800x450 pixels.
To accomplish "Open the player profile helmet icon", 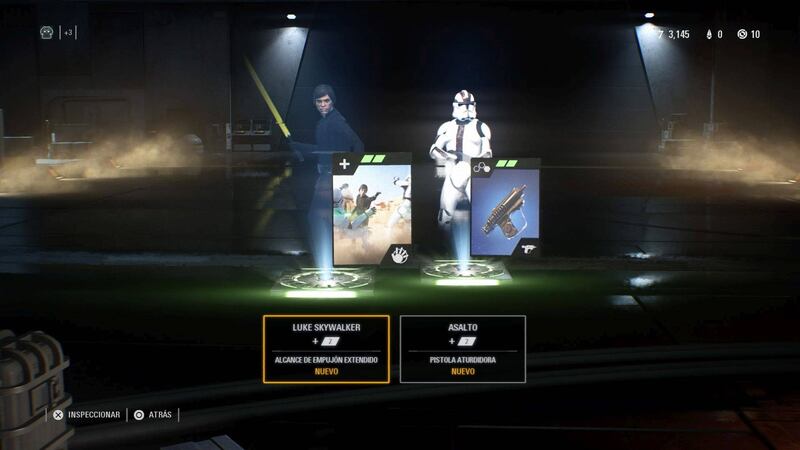I will [46, 32].
